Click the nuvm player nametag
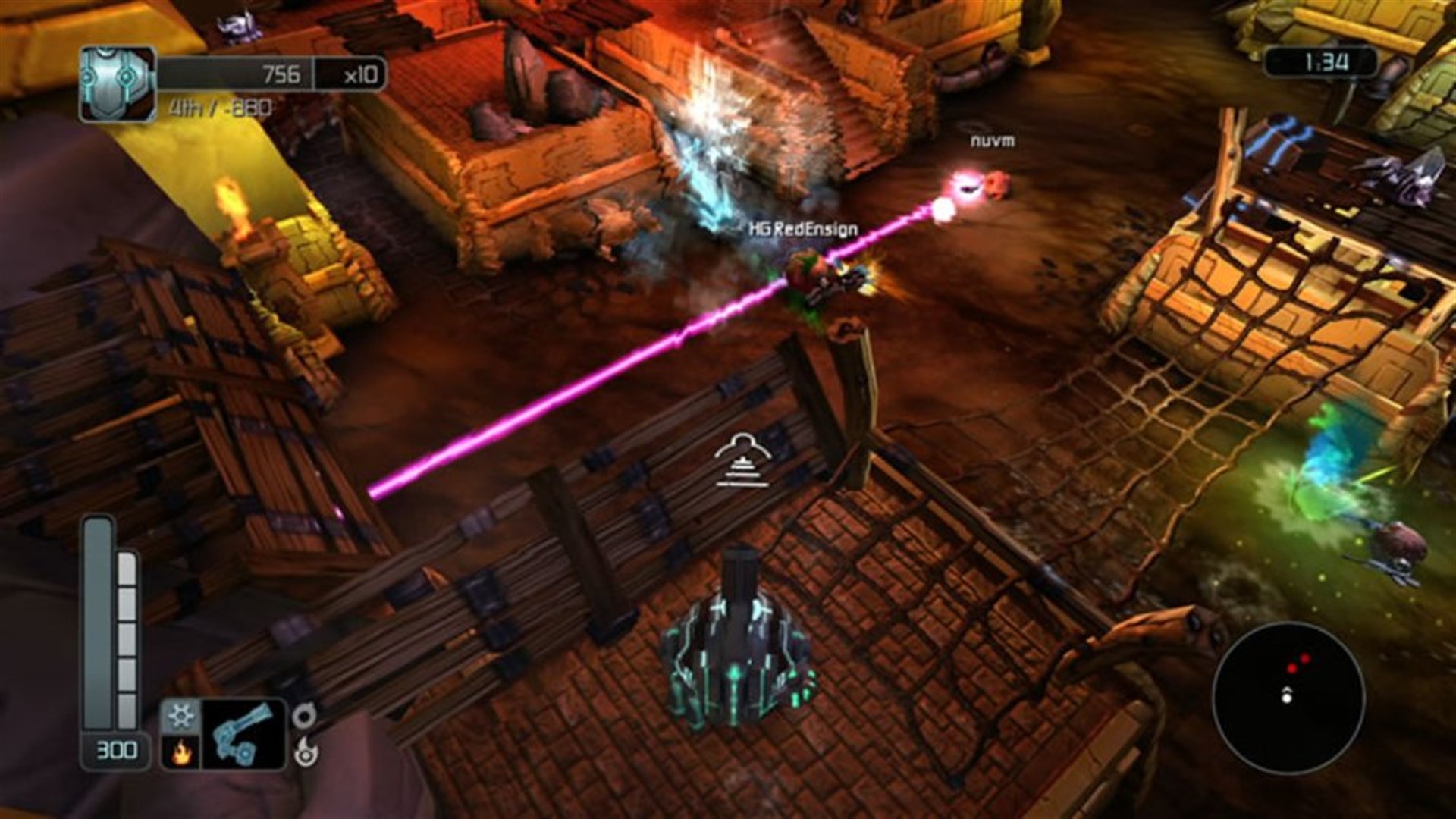1456x819 pixels. (x=992, y=141)
